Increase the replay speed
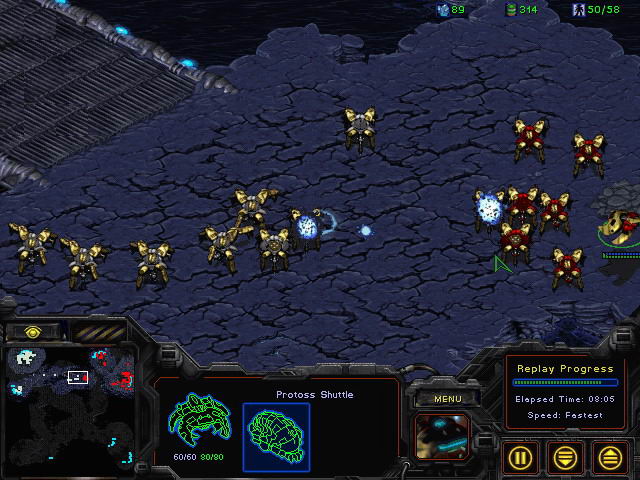640x480 pixels. [609, 457]
